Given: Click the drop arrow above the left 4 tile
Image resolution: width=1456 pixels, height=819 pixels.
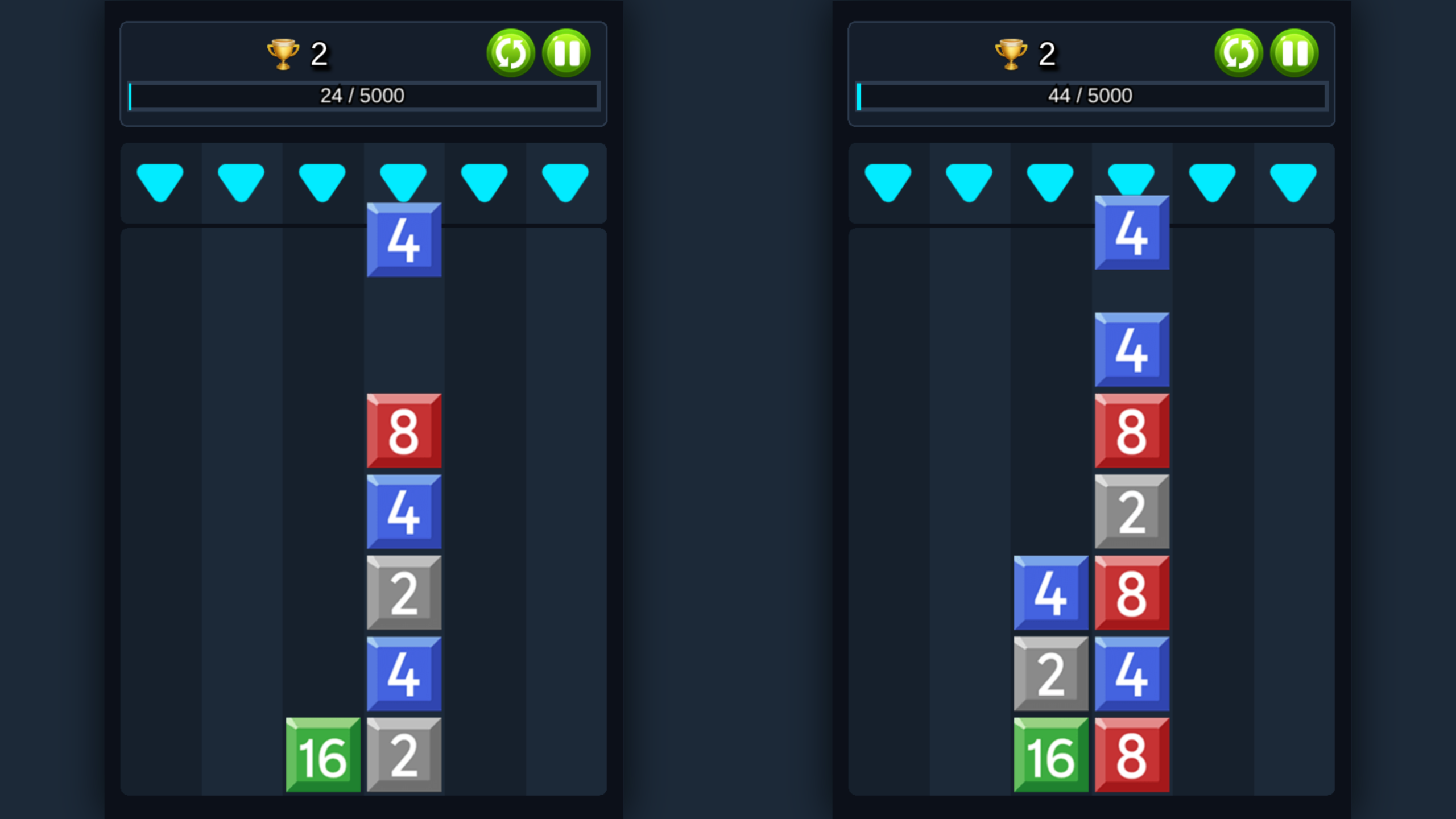Looking at the screenshot, I should pyautogui.click(x=404, y=181).
